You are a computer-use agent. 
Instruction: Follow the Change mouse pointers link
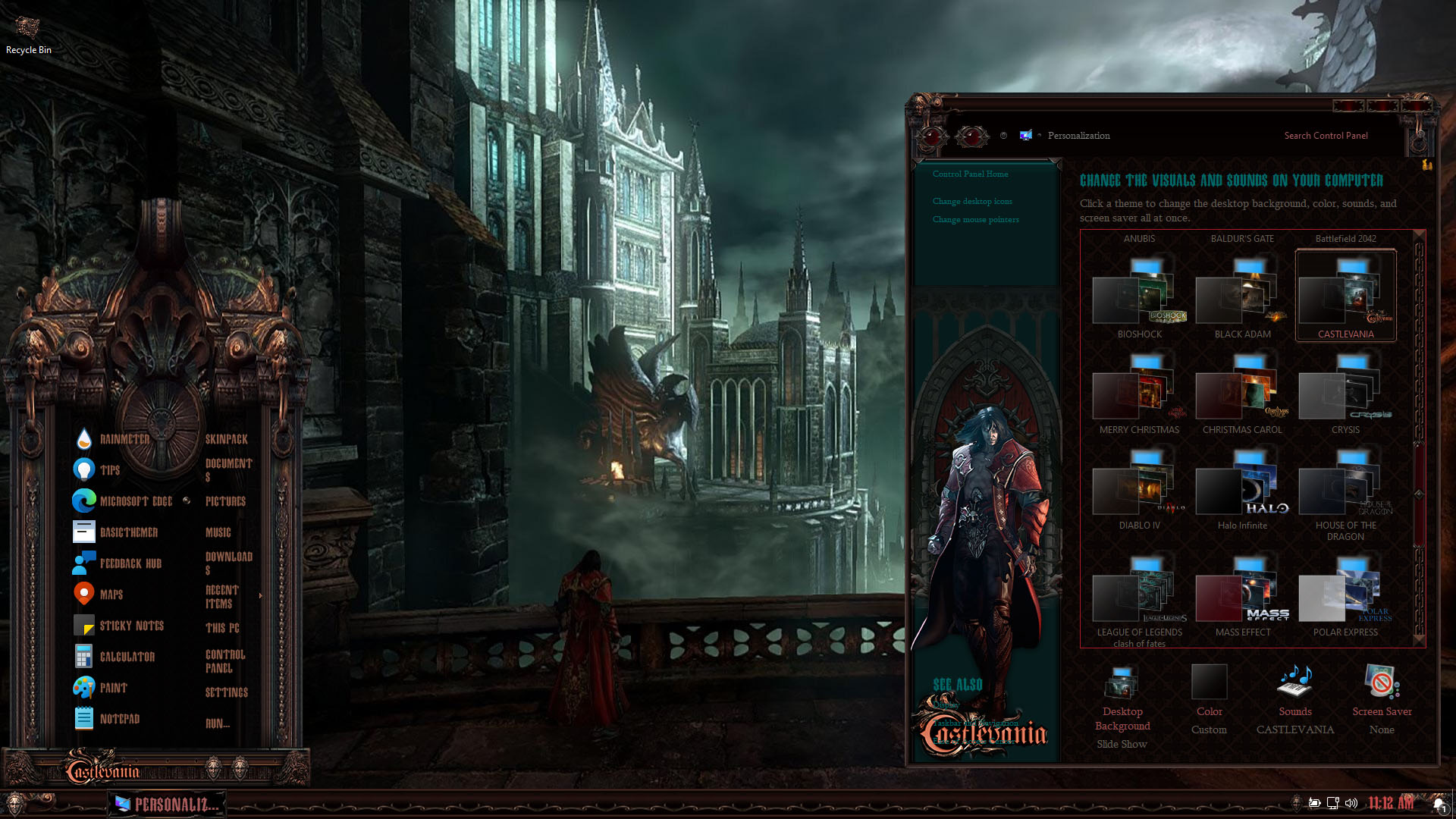976,220
